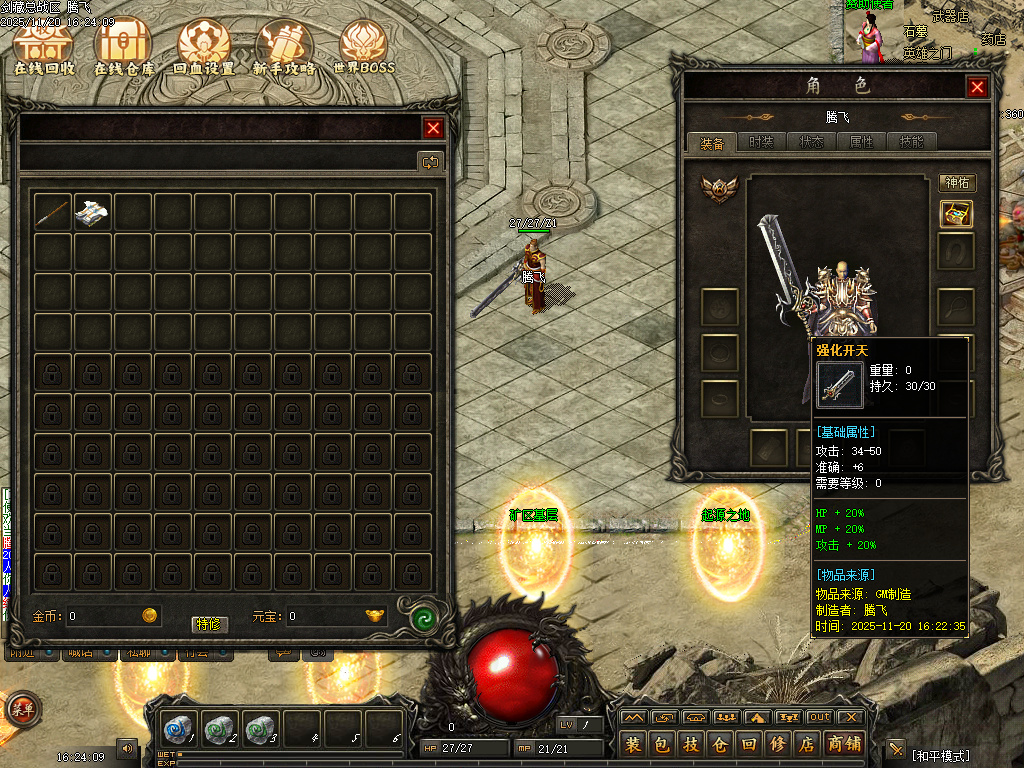Switch to the 时装 fashion tab
This screenshot has width=1024, height=768.
pos(762,143)
